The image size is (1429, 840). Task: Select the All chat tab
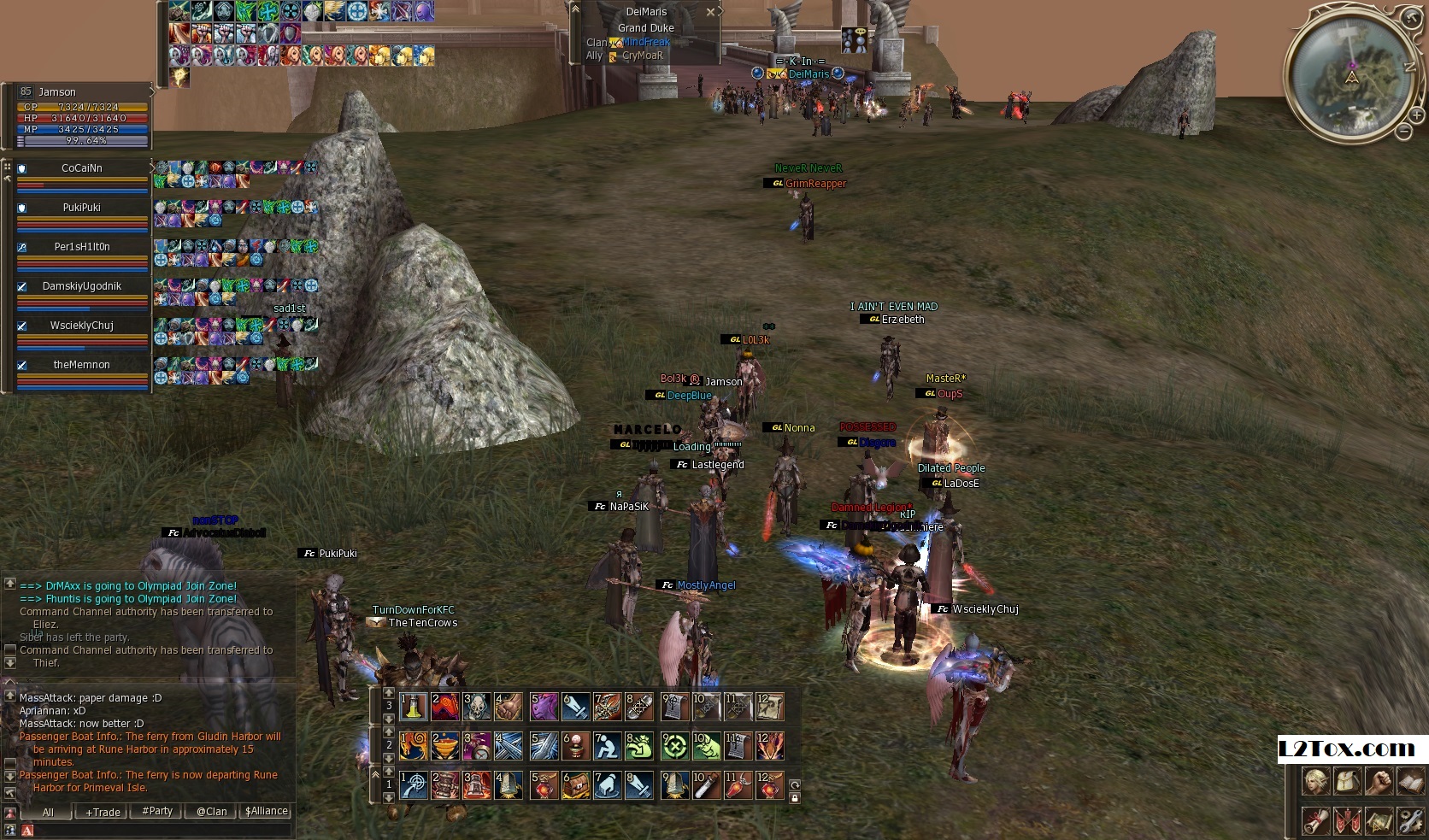pos(48,812)
